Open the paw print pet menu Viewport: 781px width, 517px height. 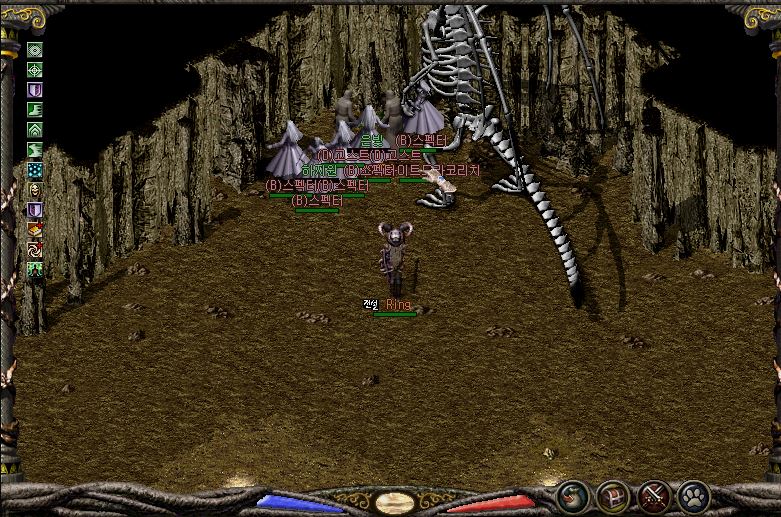693,495
